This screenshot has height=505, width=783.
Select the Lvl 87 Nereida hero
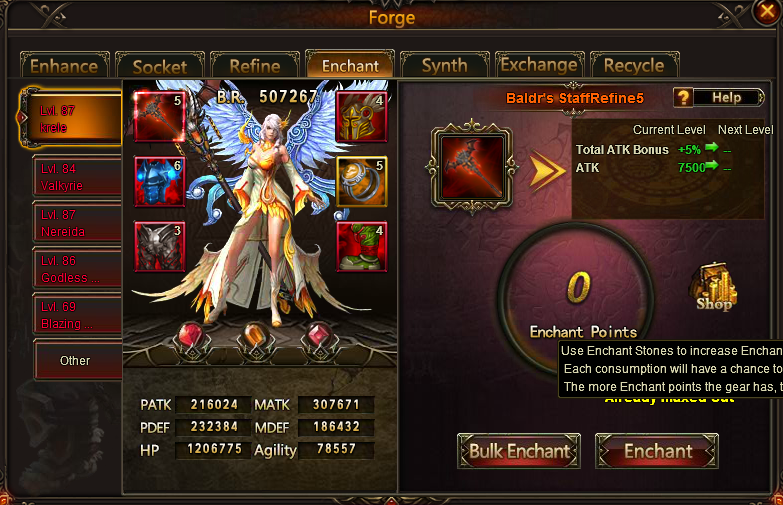[x=76, y=222]
